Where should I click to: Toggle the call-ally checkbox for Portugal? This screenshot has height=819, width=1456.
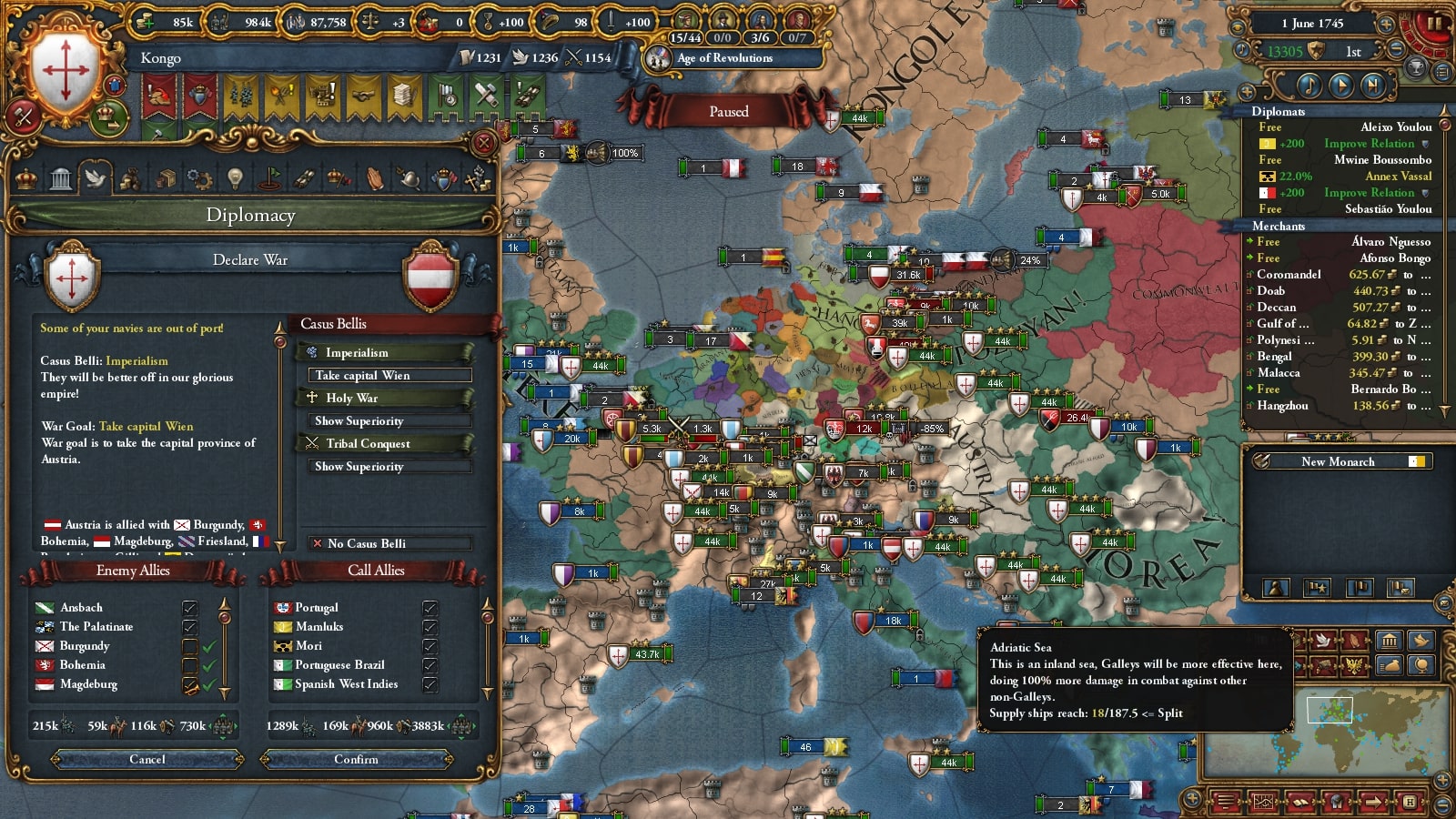[430, 607]
